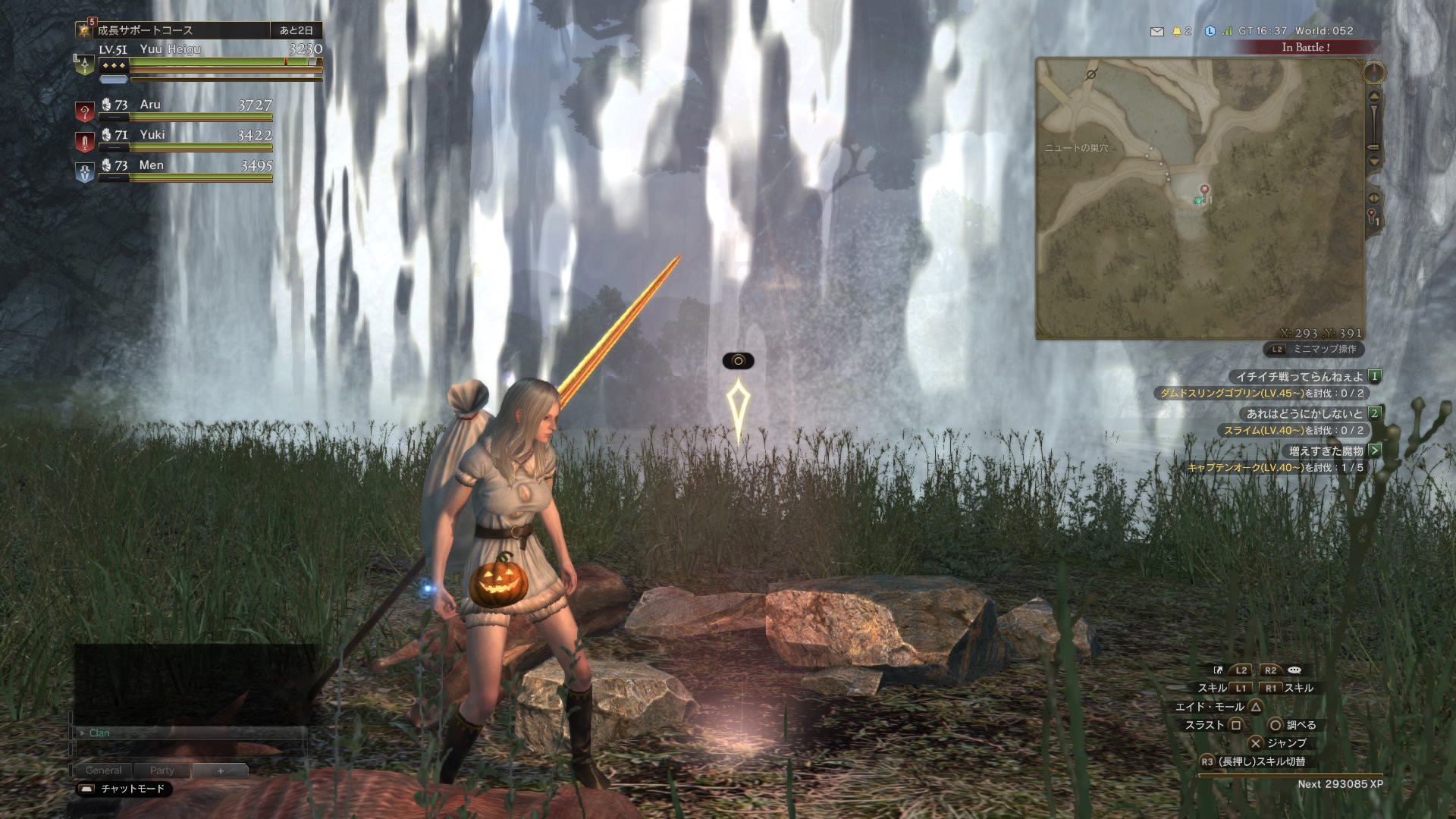Select party member Yuki

point(152,135)
